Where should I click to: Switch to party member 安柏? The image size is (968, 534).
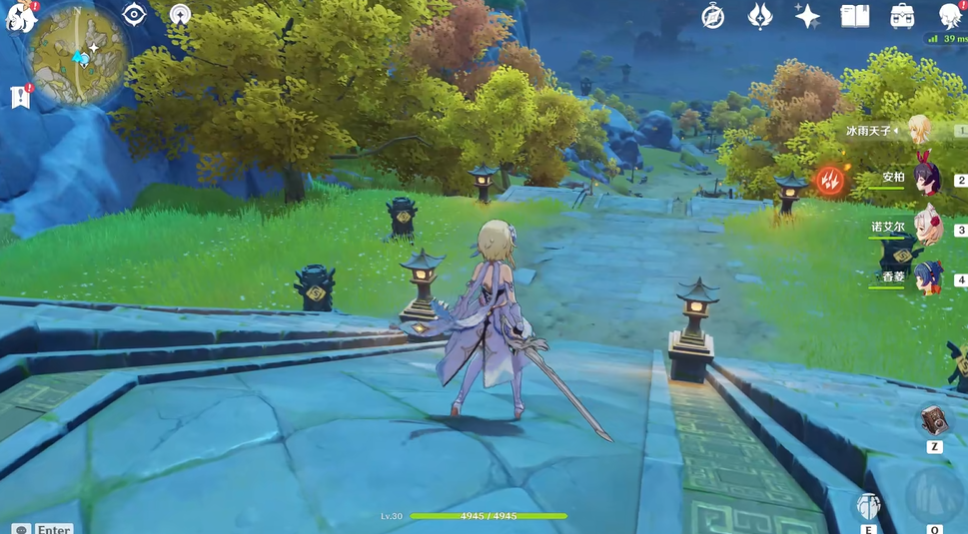click(926, 179)
